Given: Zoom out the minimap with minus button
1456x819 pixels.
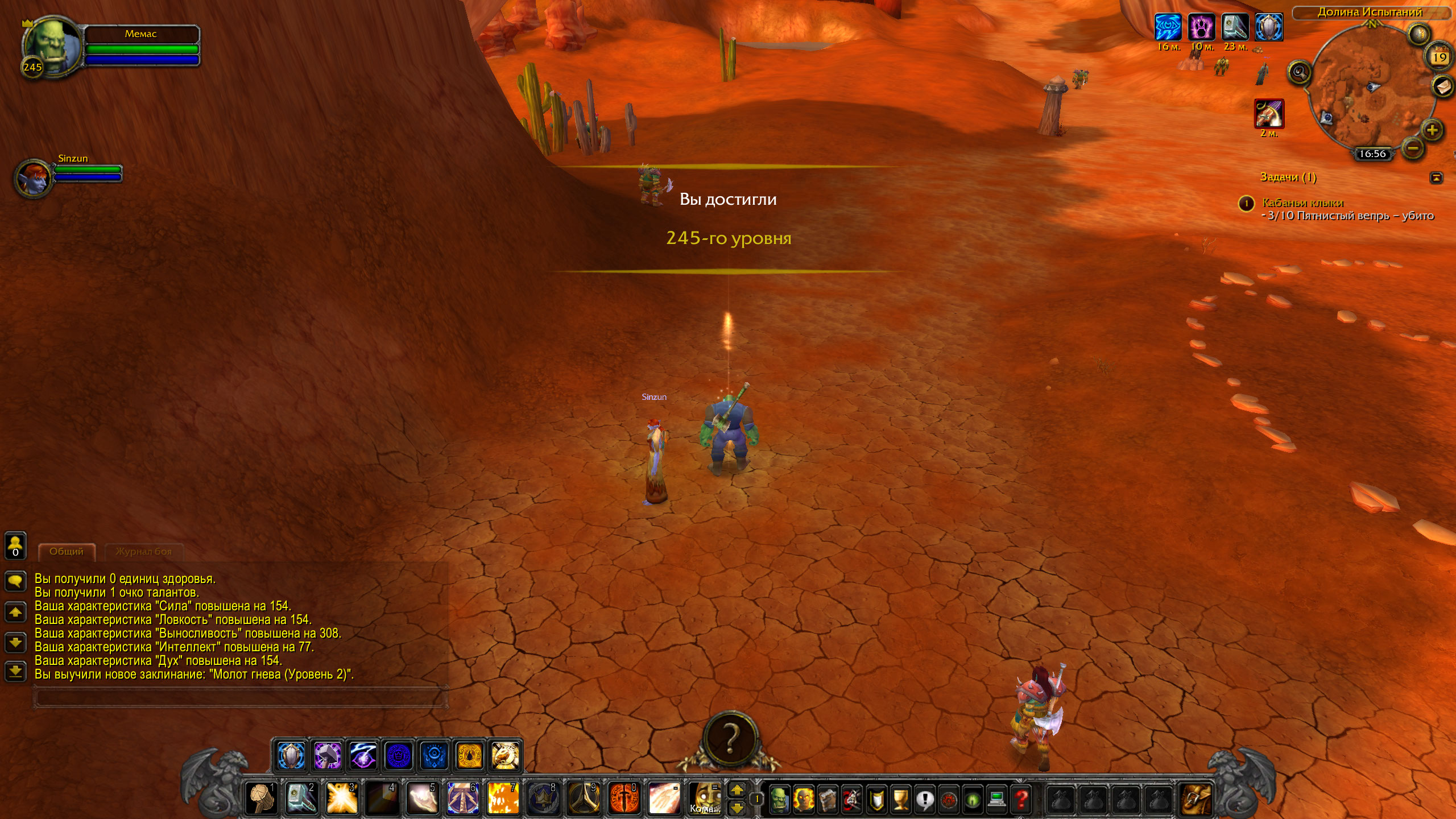Looking at the screenshot, I should 1413,149.
